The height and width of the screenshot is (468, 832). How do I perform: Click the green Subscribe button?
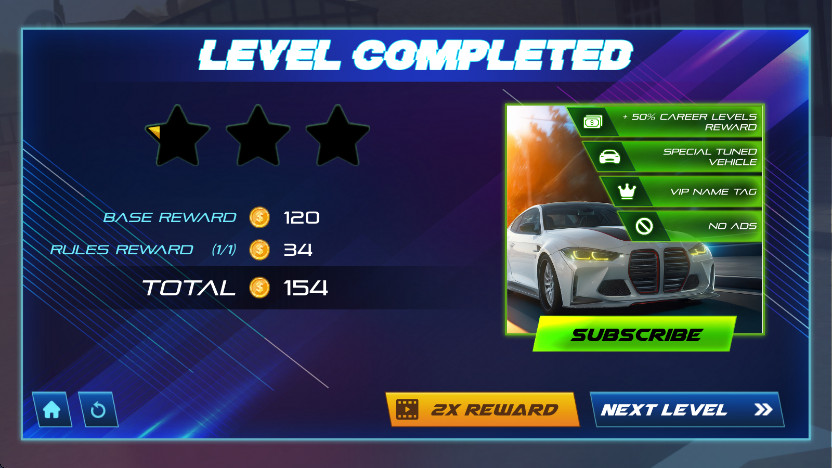coord(635,335)
